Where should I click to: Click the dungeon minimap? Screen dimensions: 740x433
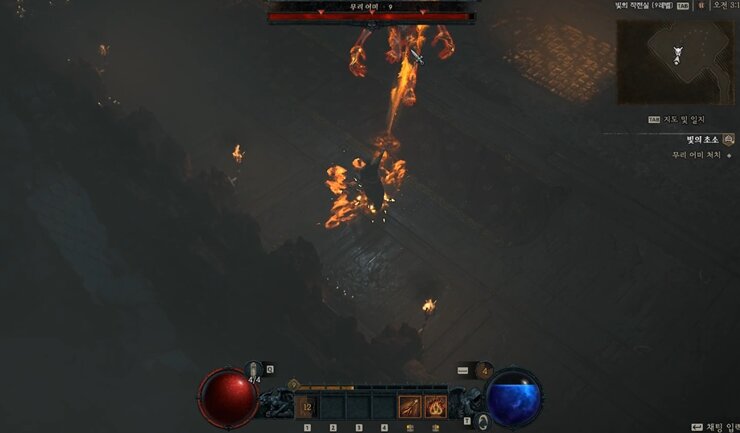(676, 62)
